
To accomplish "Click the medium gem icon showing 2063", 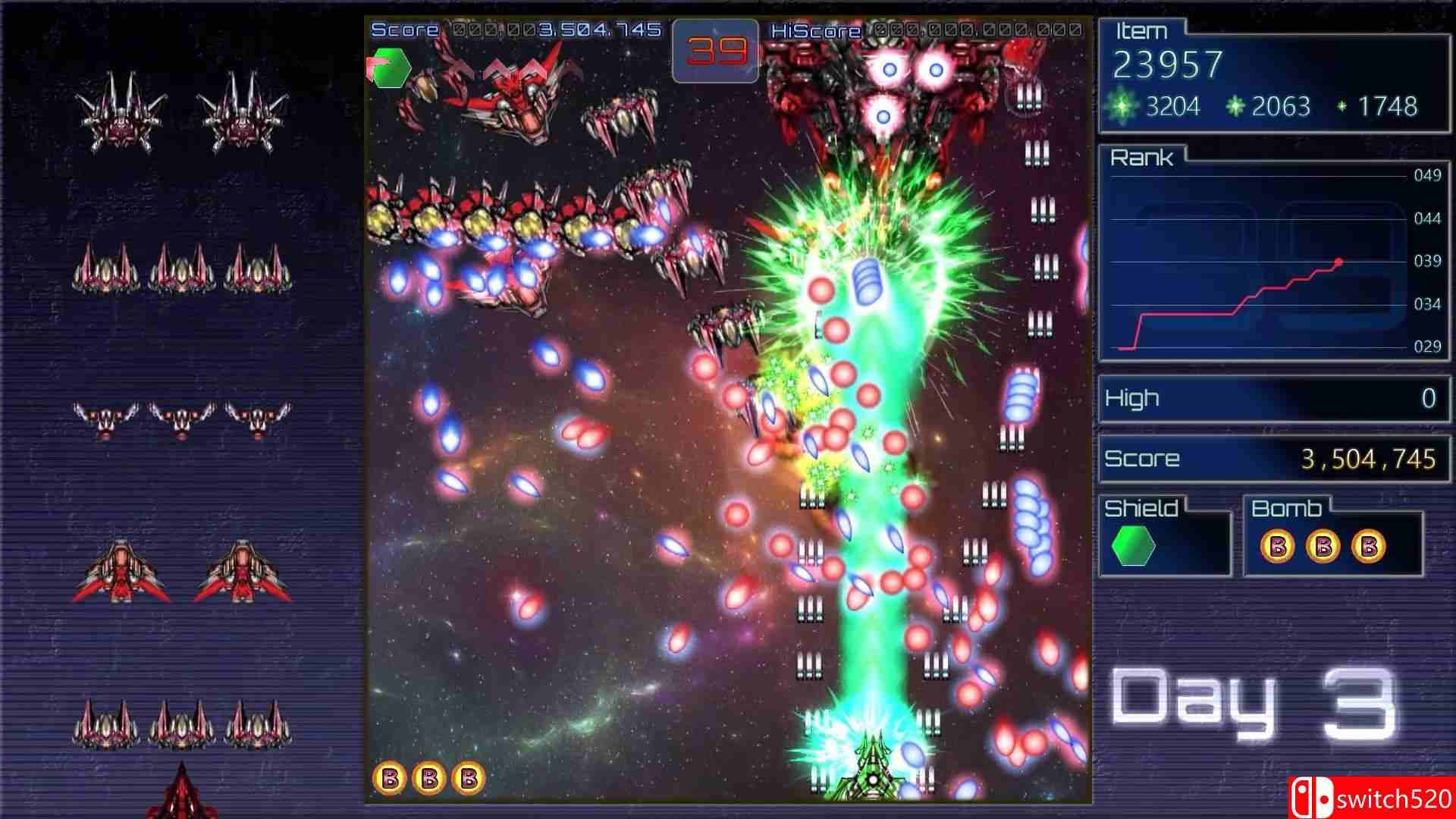I will pyautogui.click(x=1236, y=107).
